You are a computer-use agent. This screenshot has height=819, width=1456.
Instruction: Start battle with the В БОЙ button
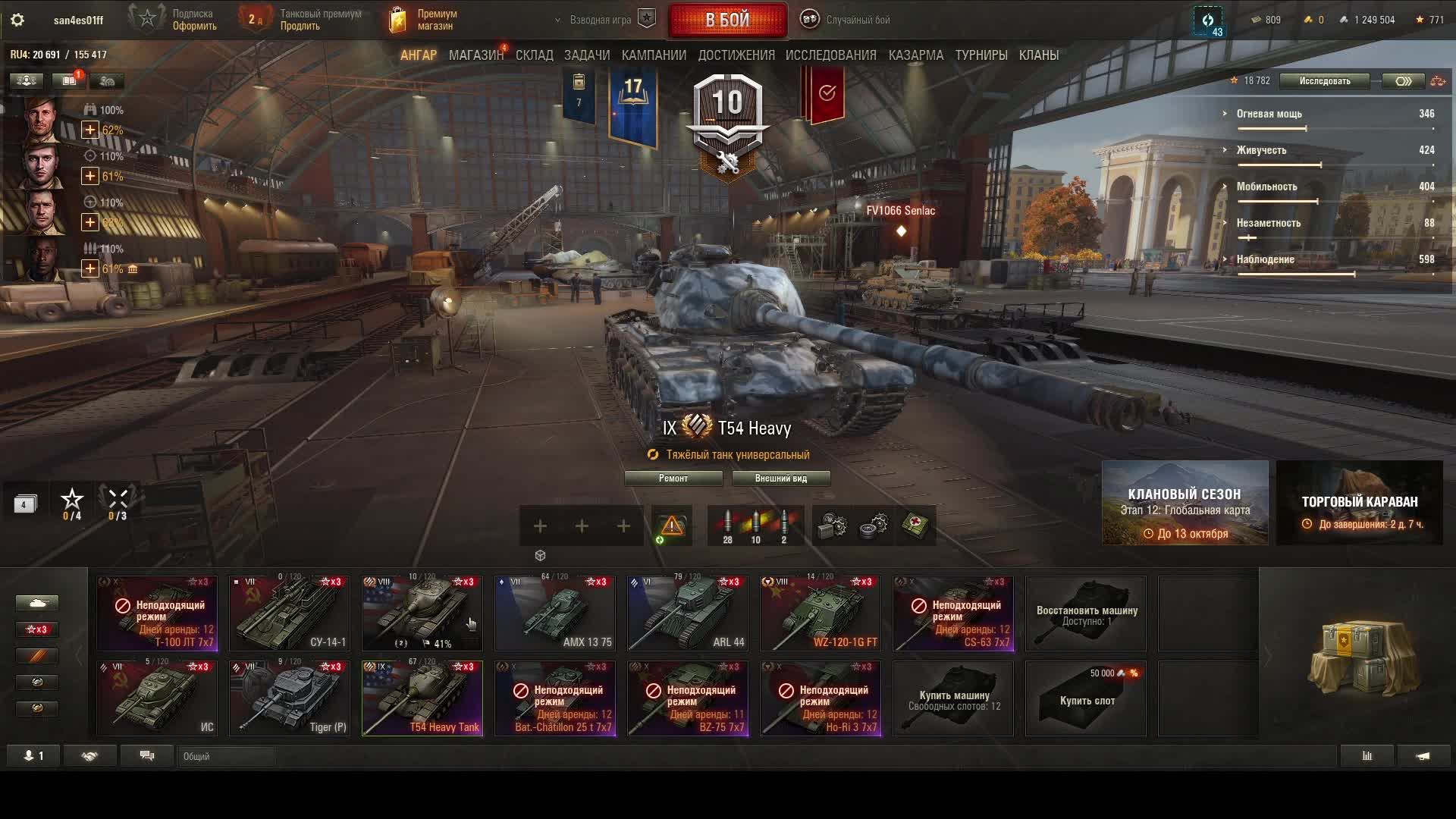(x=727, y=20)
